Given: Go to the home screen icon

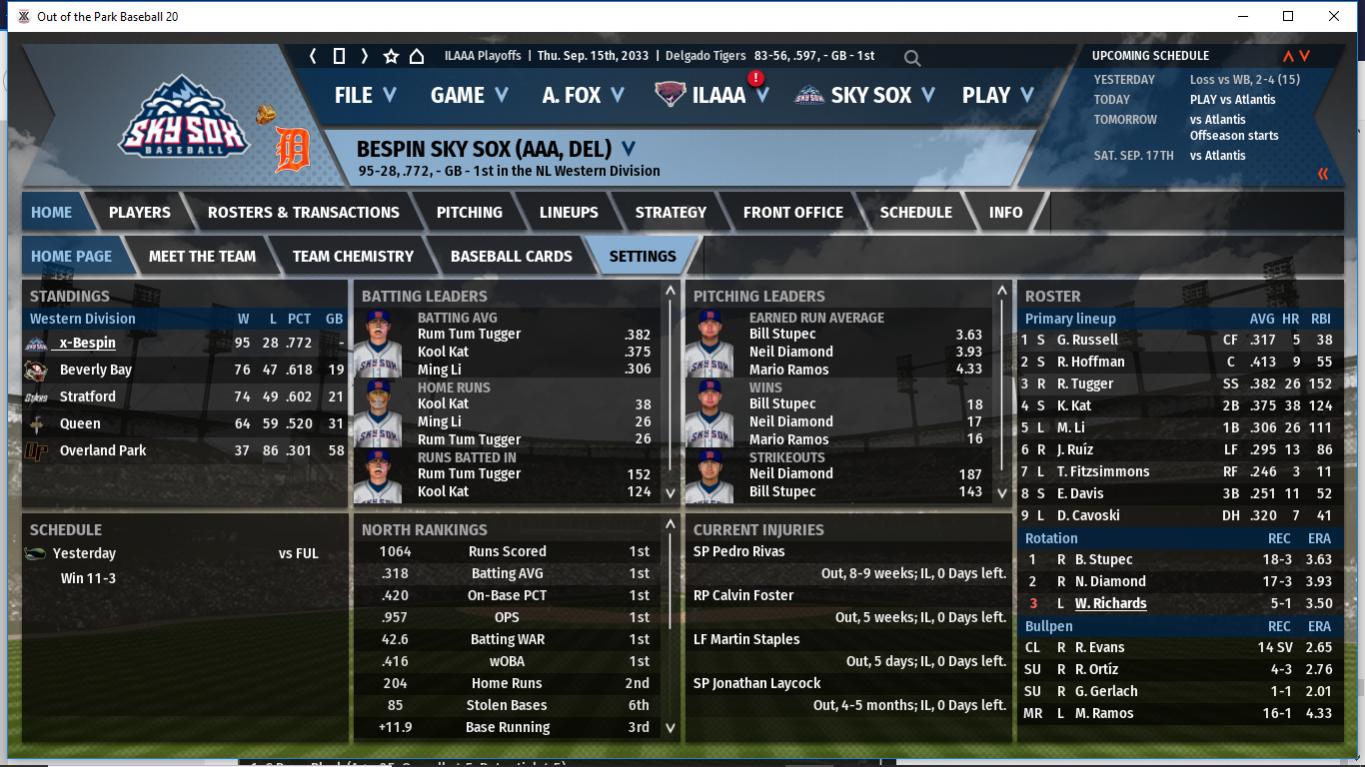Looking at the screenshot, I should click(x=417, y=56).
